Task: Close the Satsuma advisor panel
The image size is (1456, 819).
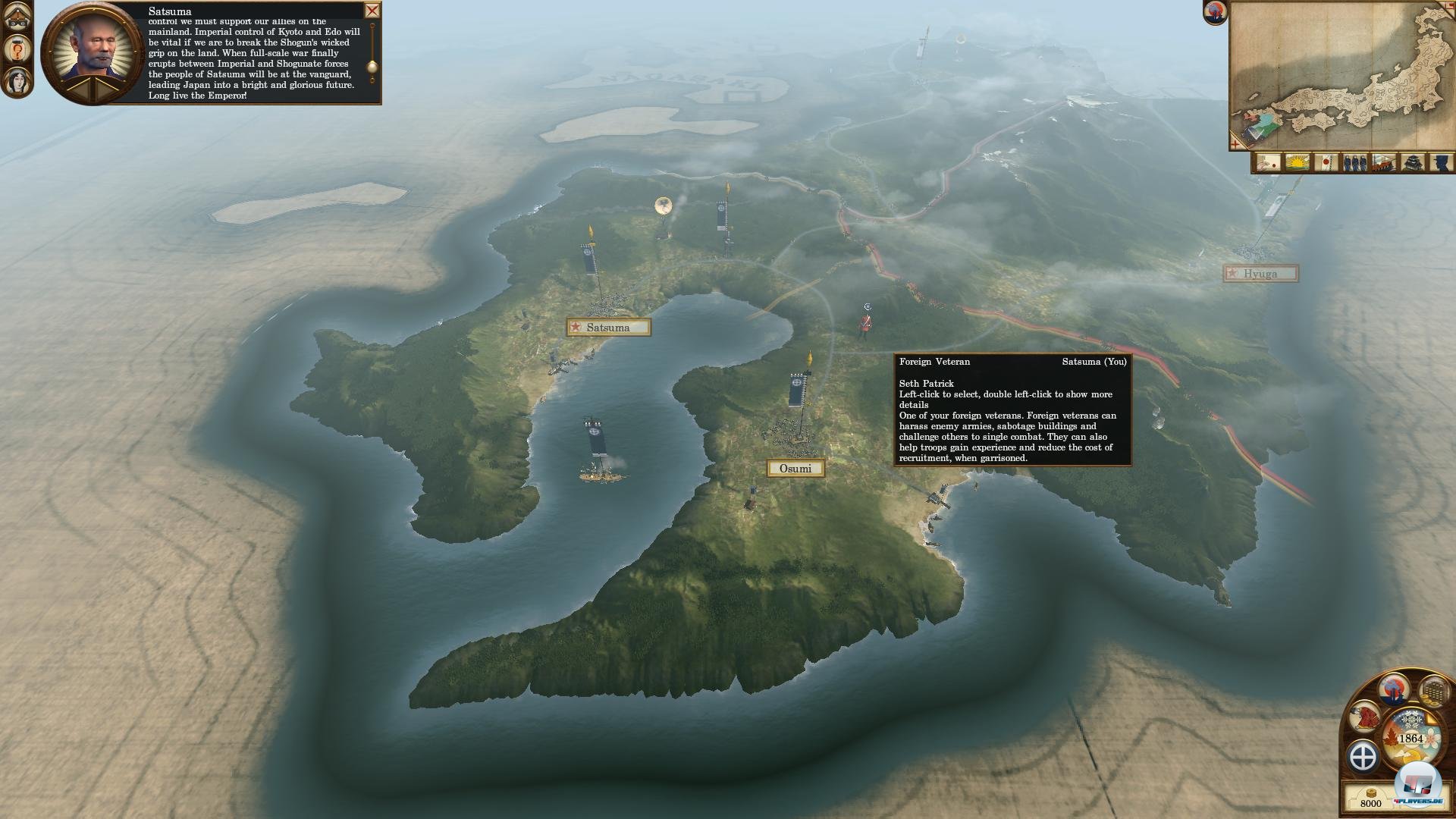Action: 372,11
